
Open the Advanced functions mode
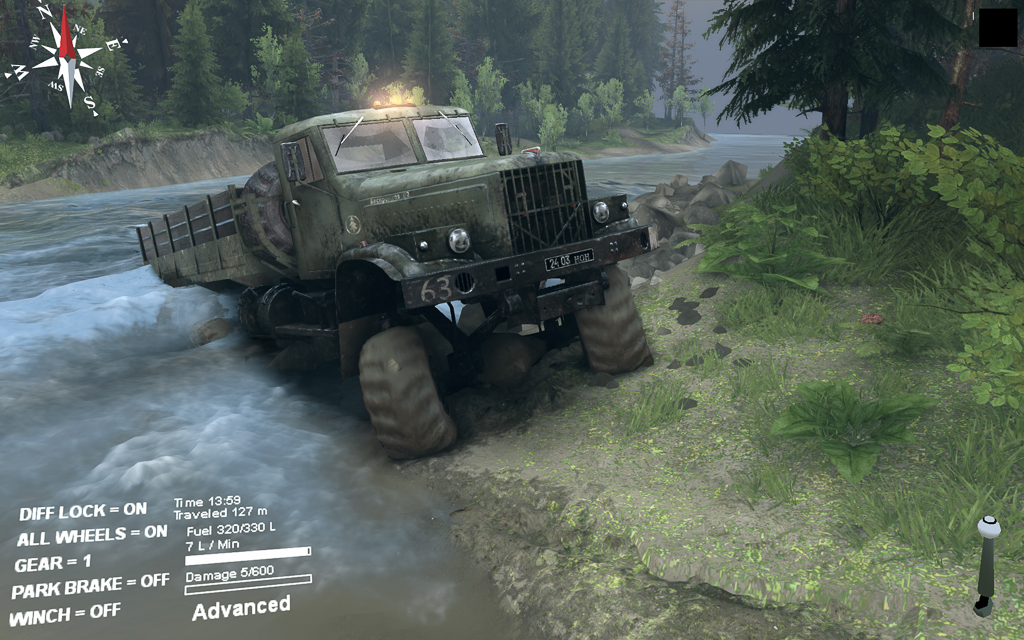coord(241,607)
